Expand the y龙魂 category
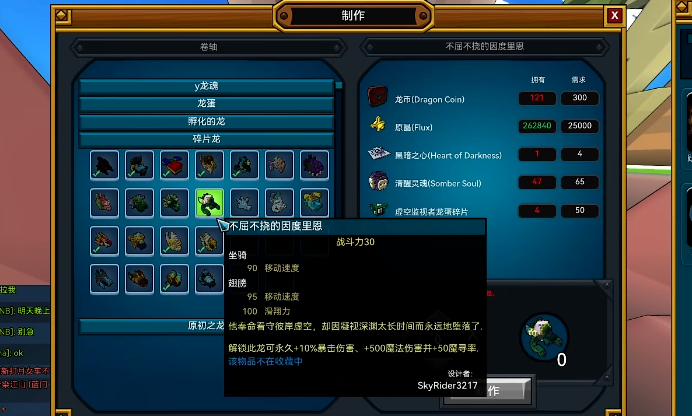The height and width of the screenshot is (416, 692). point(206,86)
